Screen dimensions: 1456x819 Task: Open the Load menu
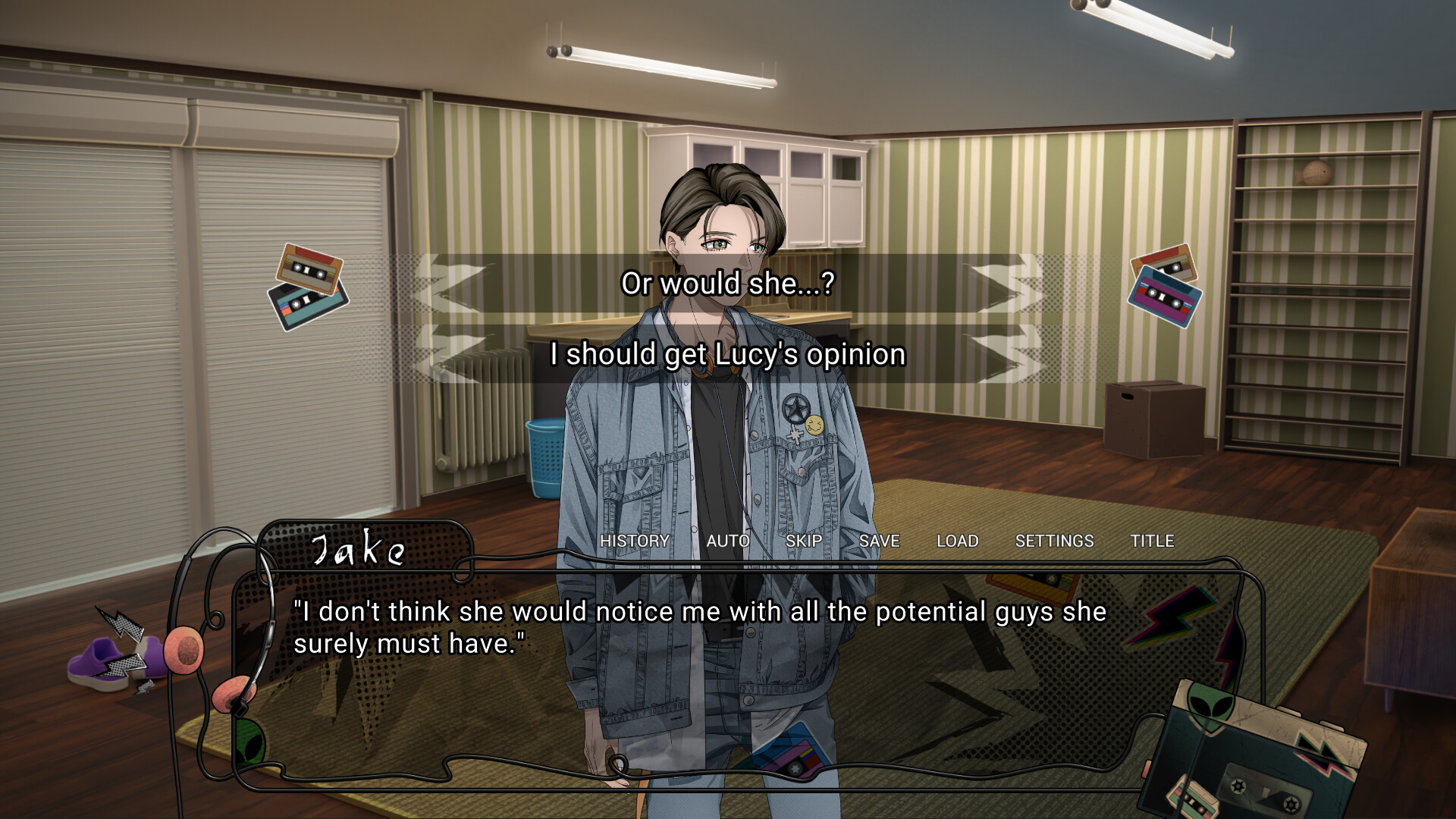pyautogui.click(x=957, y=541)
